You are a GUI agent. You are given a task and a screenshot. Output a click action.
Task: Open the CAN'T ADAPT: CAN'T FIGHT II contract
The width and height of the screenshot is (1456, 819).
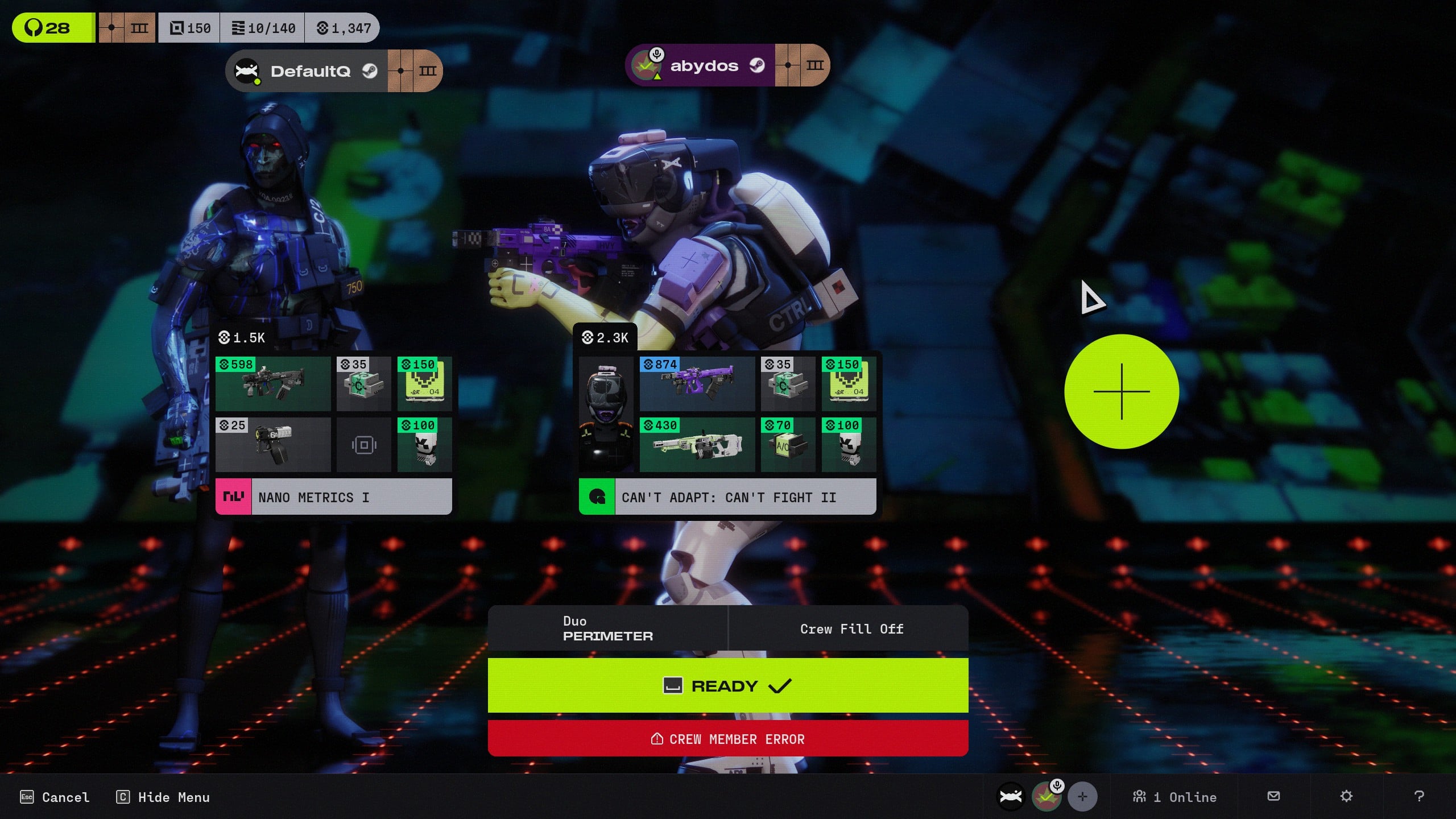click(727, 497)
